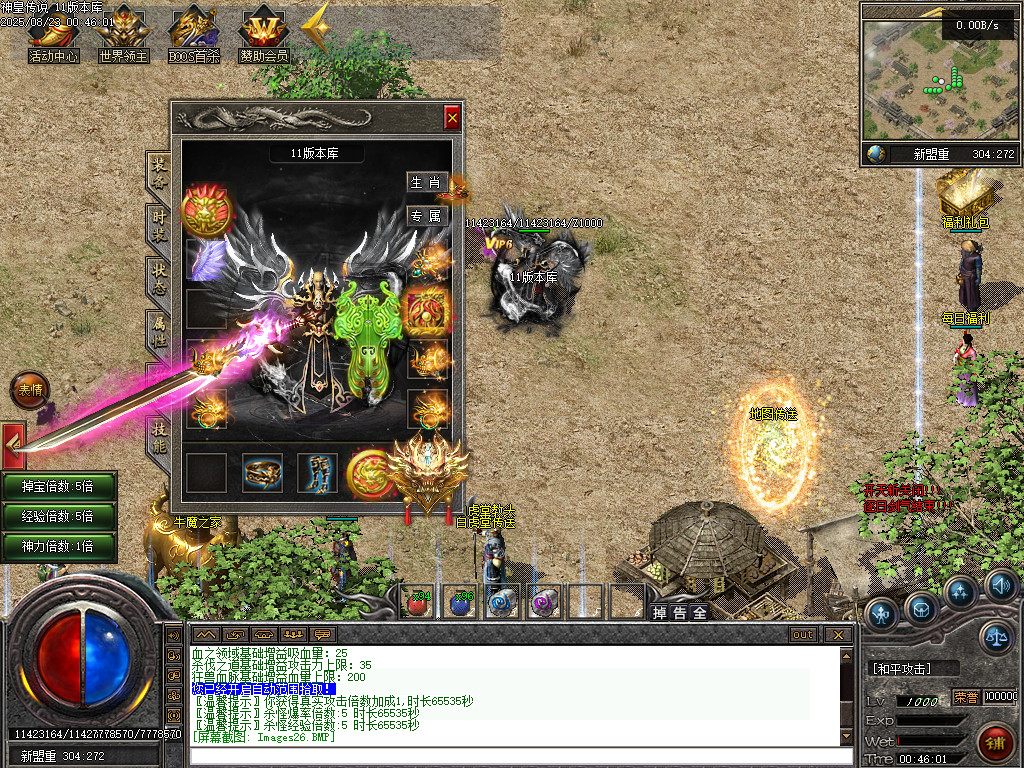
Task: Click the 专属 exclusive button
Action: 425,215
